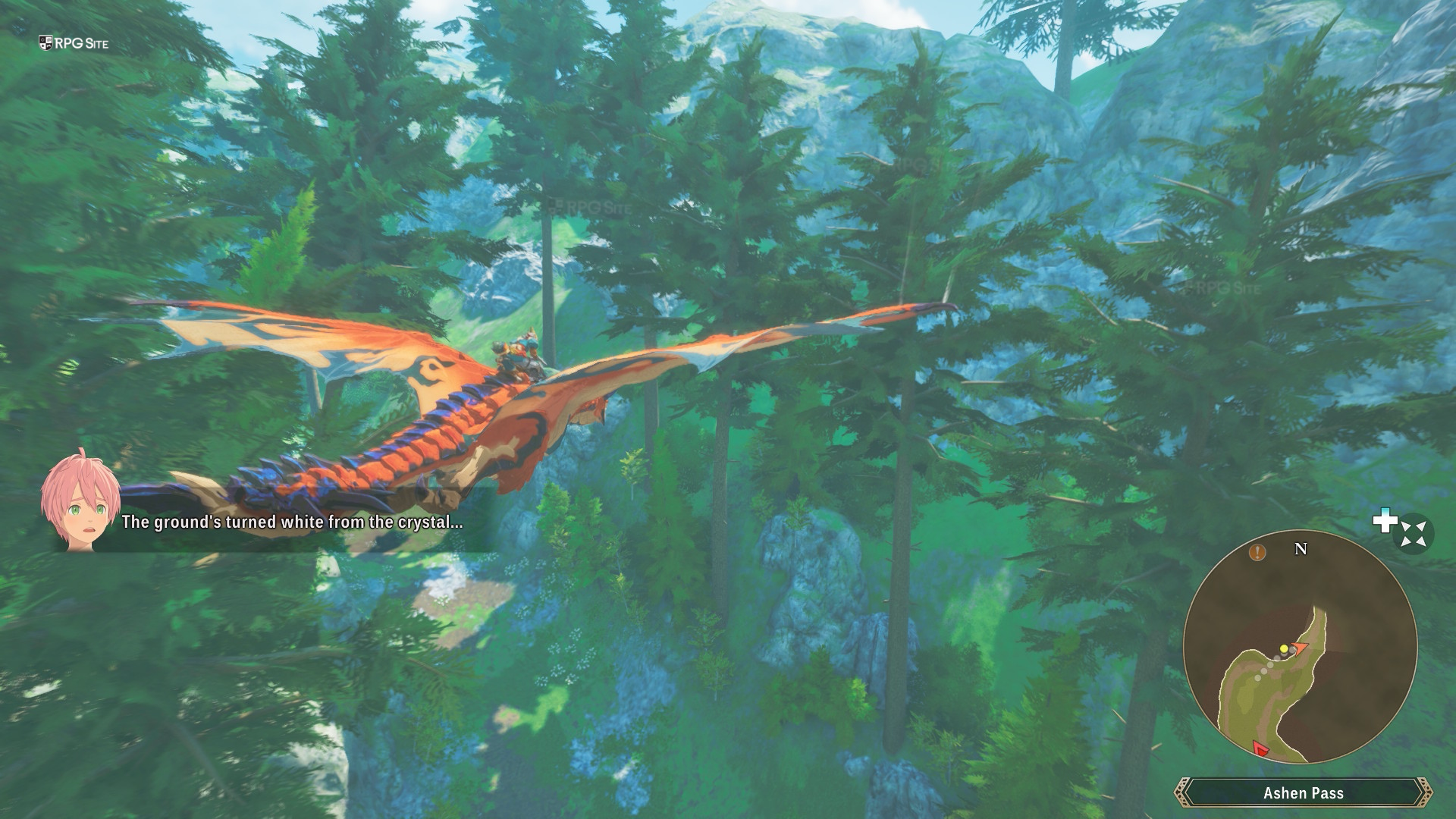1456x819 pixels.
Task: Expand the map with the four-arrow icon
Action: pyautogui.click(x=1414, y=534)
